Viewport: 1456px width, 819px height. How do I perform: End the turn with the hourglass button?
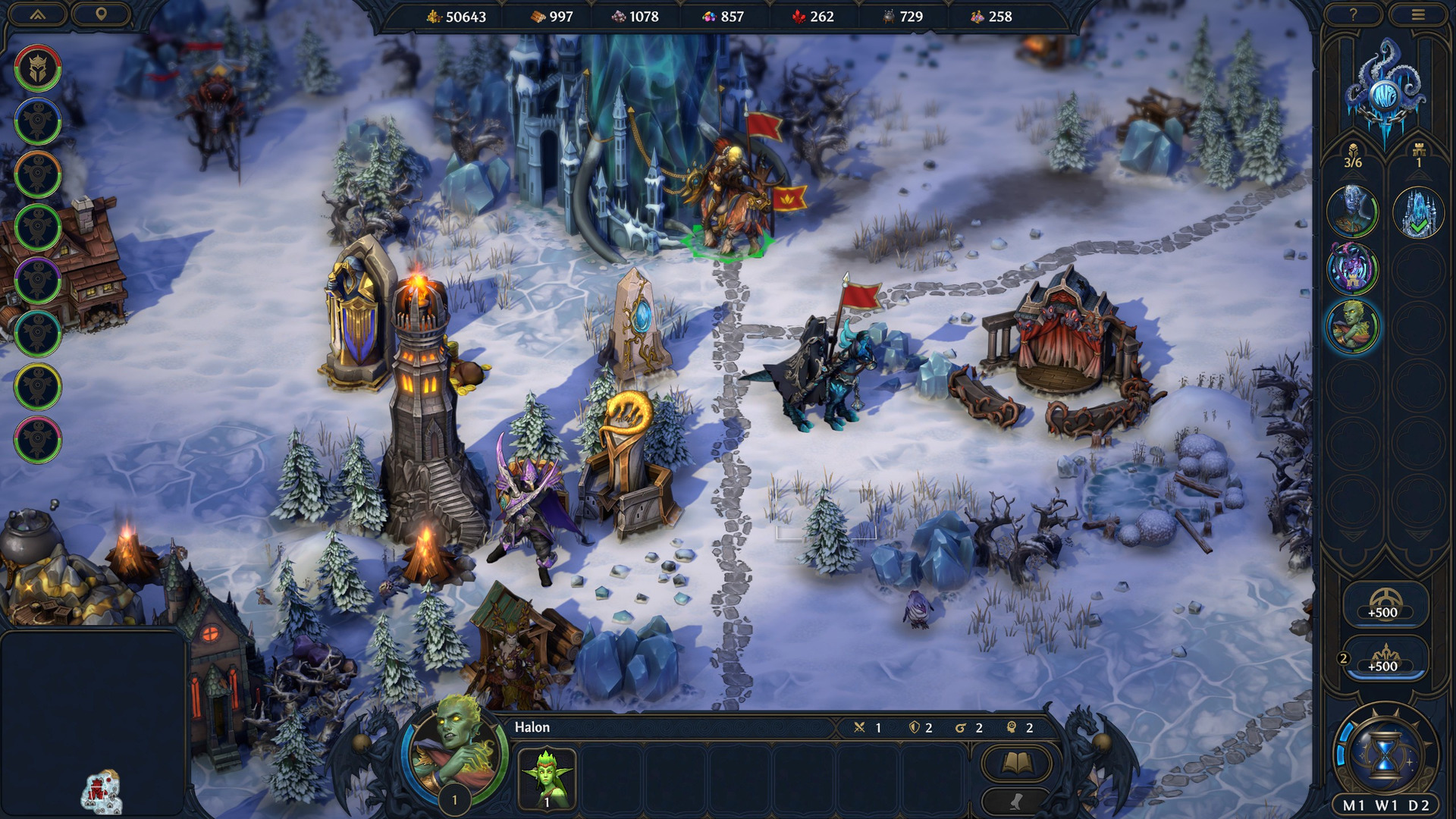[x=1385, y=754]
